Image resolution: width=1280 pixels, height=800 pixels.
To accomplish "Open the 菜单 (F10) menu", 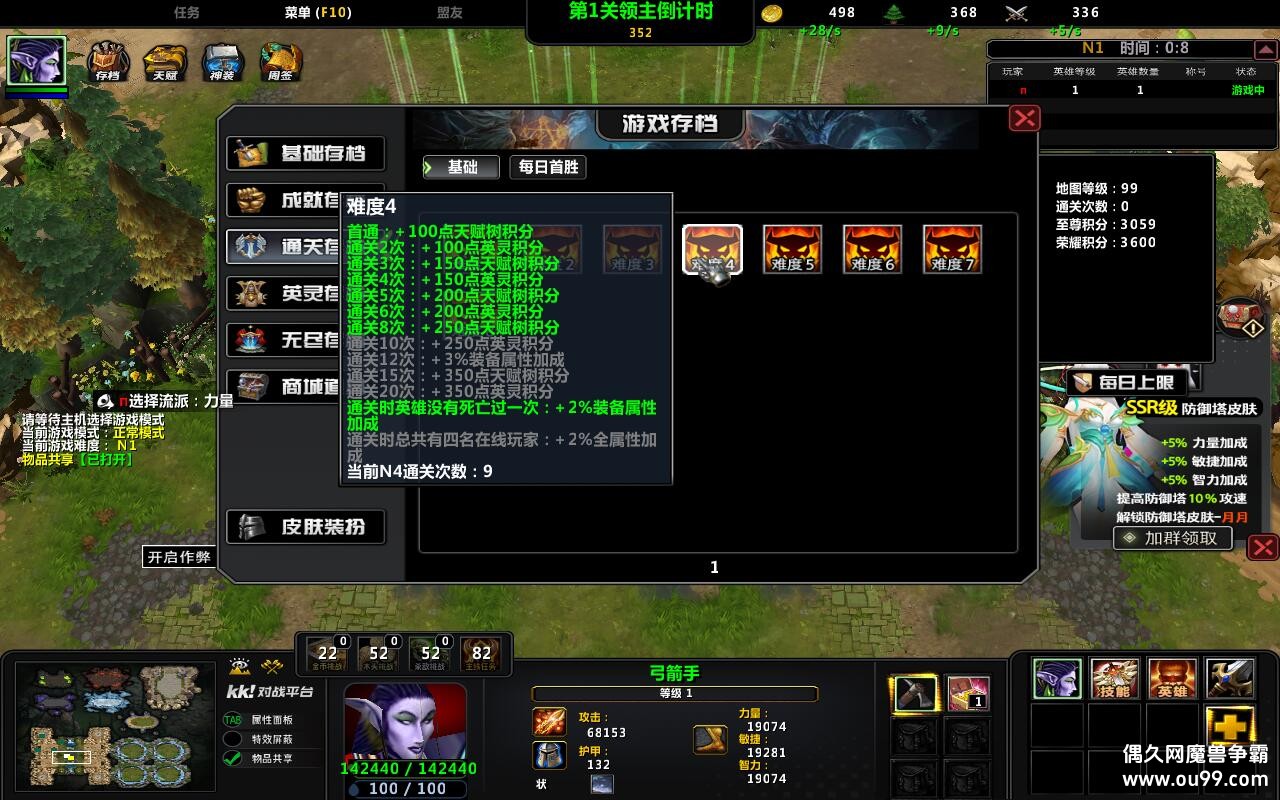I will tap(319, 13).
